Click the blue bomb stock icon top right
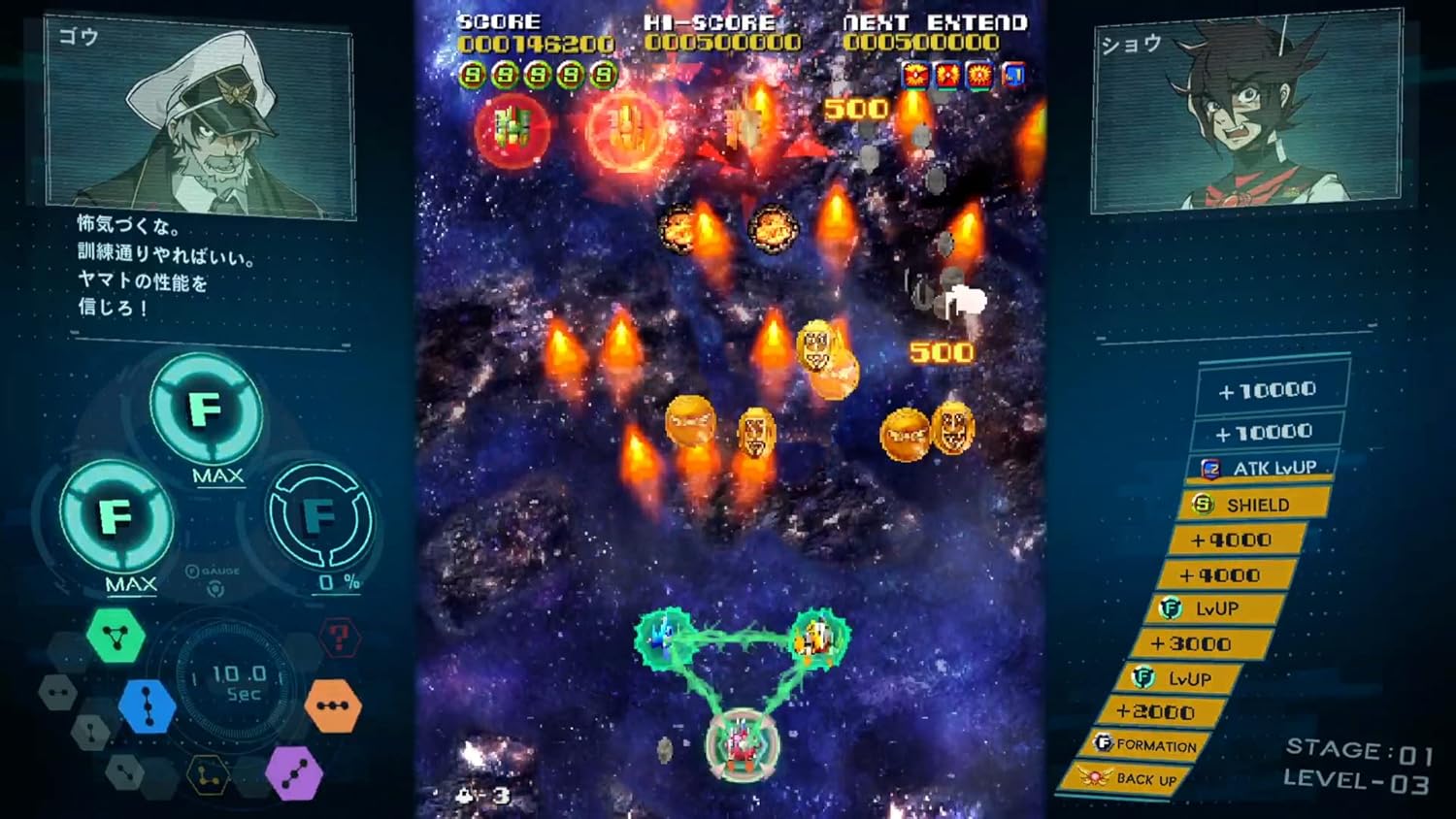The image size is (1456, 819). (1013, 74)
